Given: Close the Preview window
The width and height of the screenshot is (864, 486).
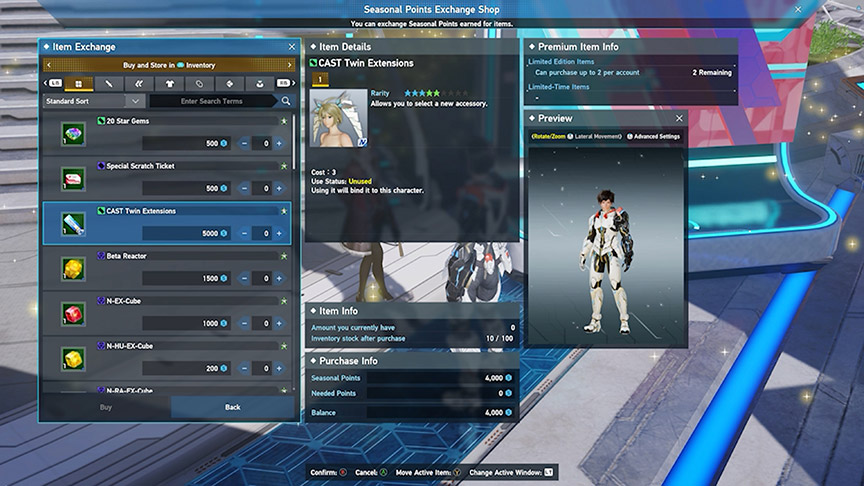Looking at the screenshot, I should (679, 118).
